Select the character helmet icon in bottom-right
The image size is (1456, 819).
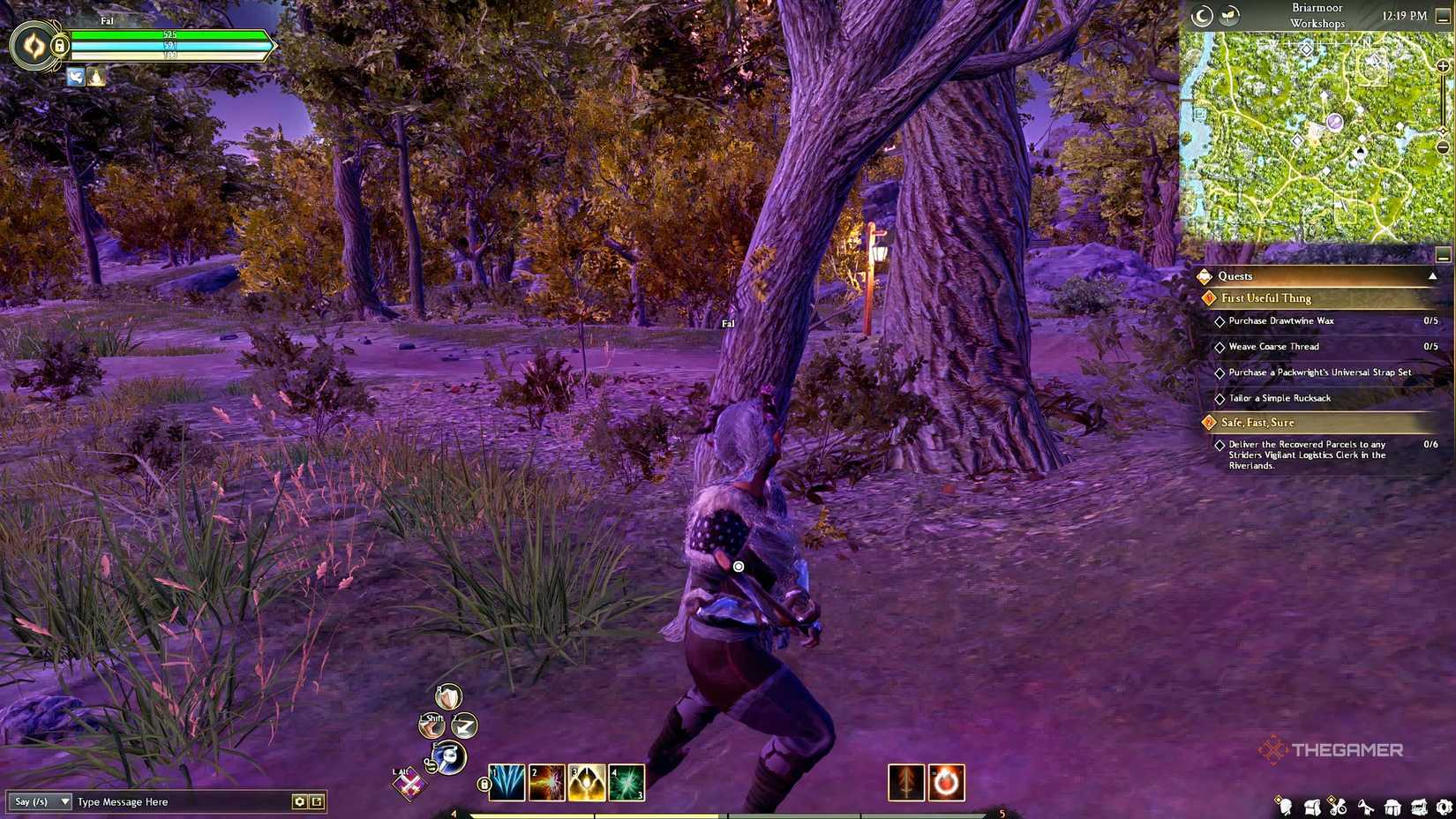point(1285,806)
